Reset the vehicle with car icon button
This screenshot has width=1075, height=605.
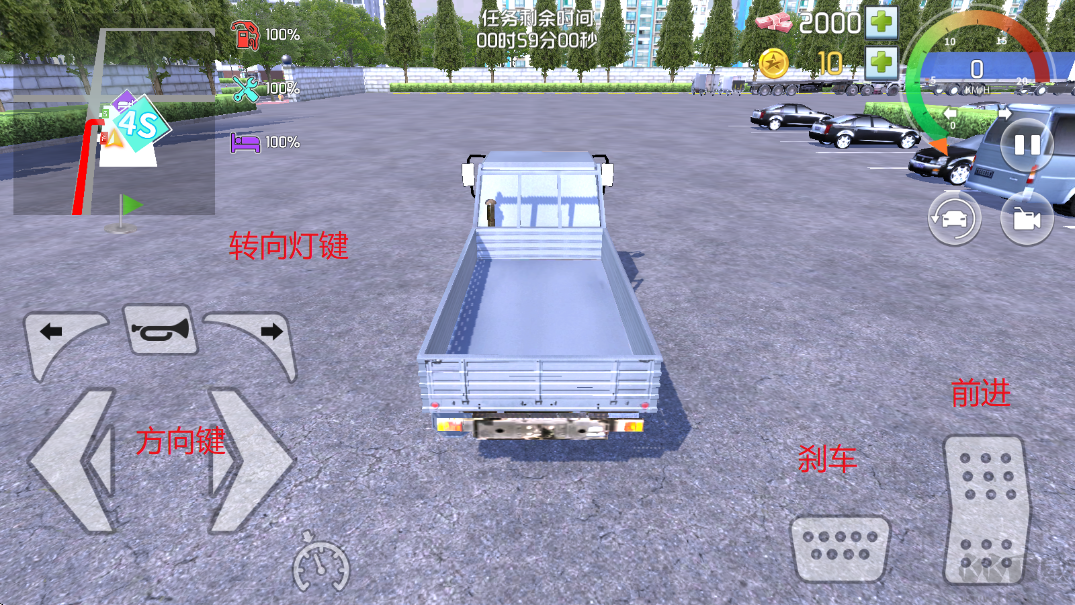pos(953,218)
